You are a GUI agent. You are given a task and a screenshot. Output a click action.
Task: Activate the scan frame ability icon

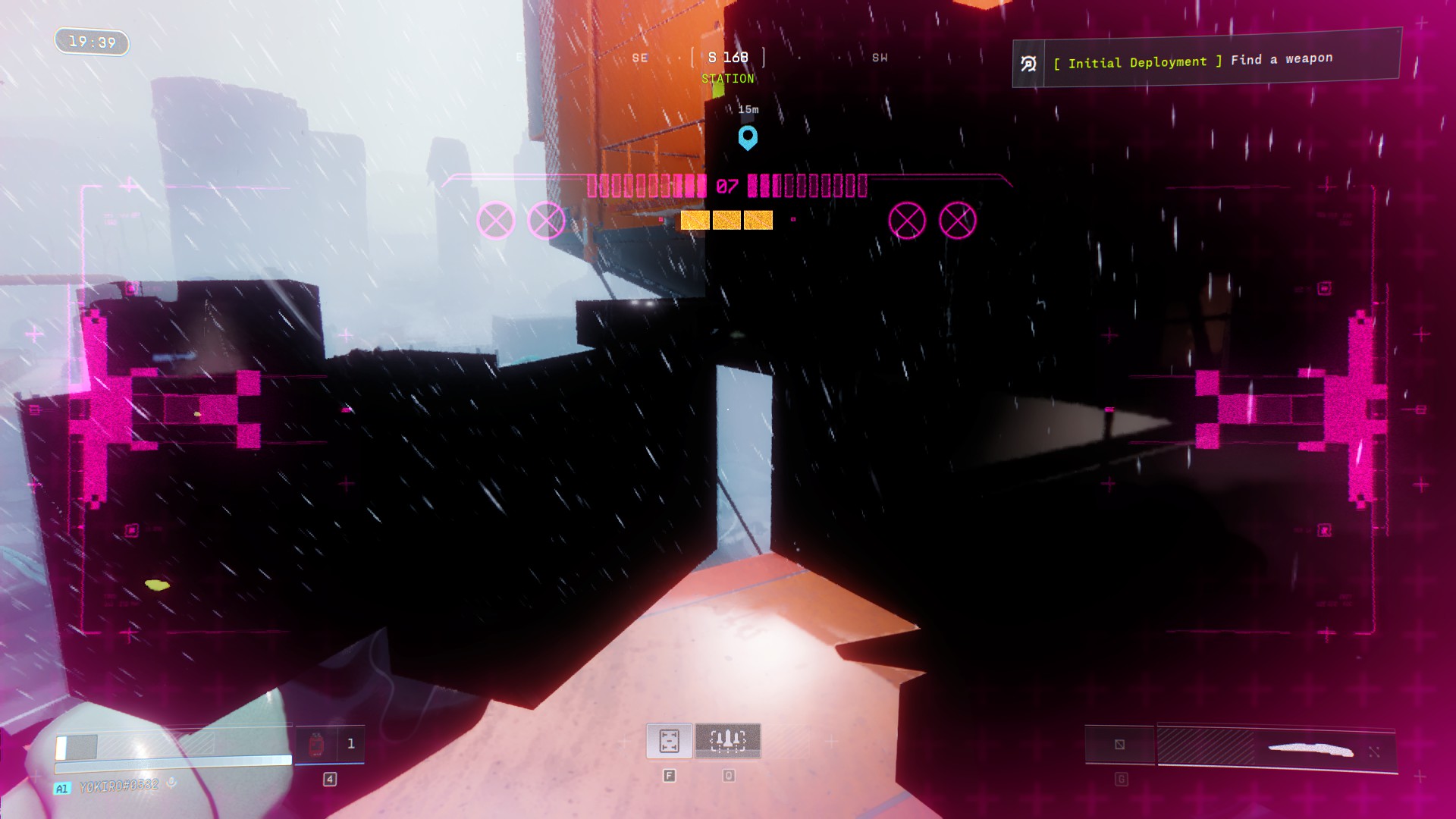coord(669,741)
